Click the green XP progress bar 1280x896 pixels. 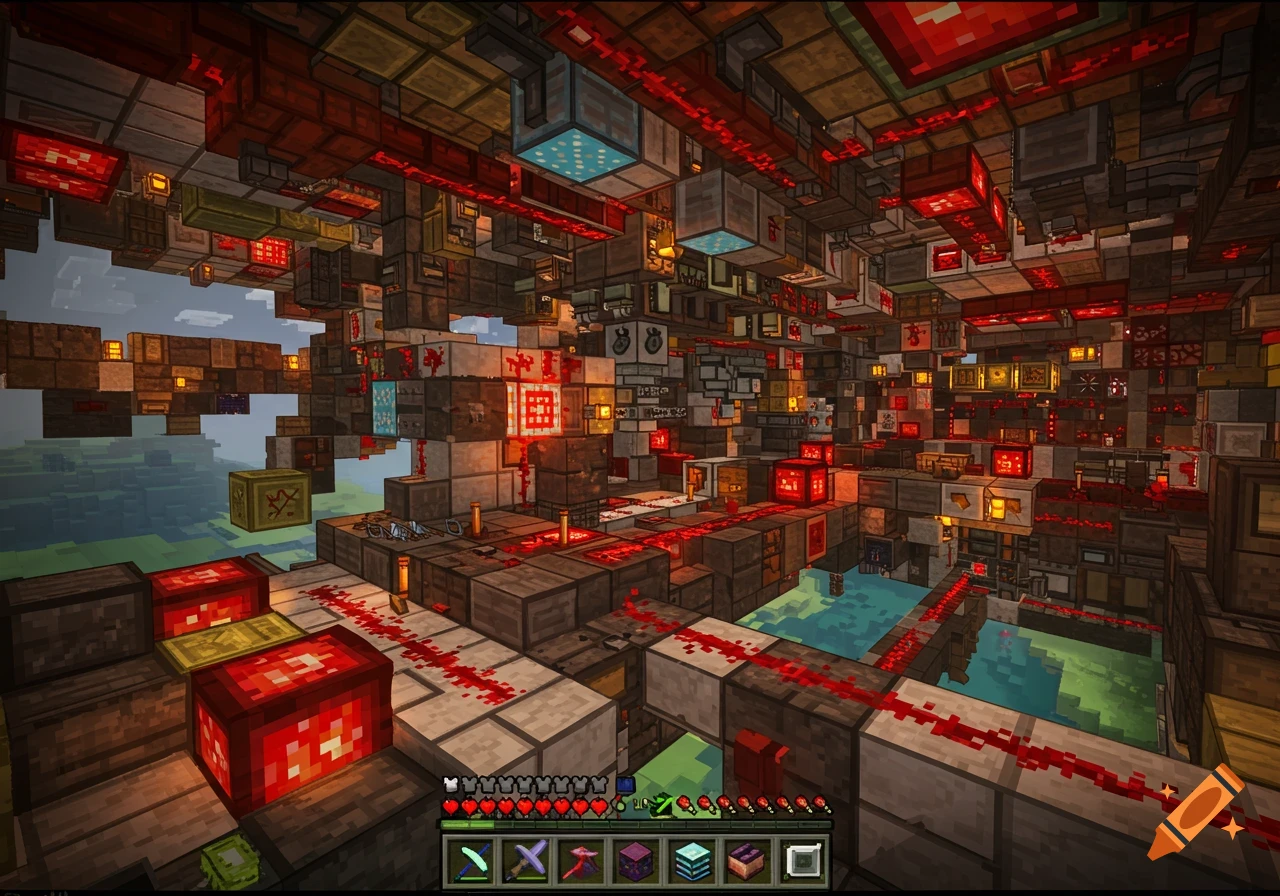[x=465, y=824]
